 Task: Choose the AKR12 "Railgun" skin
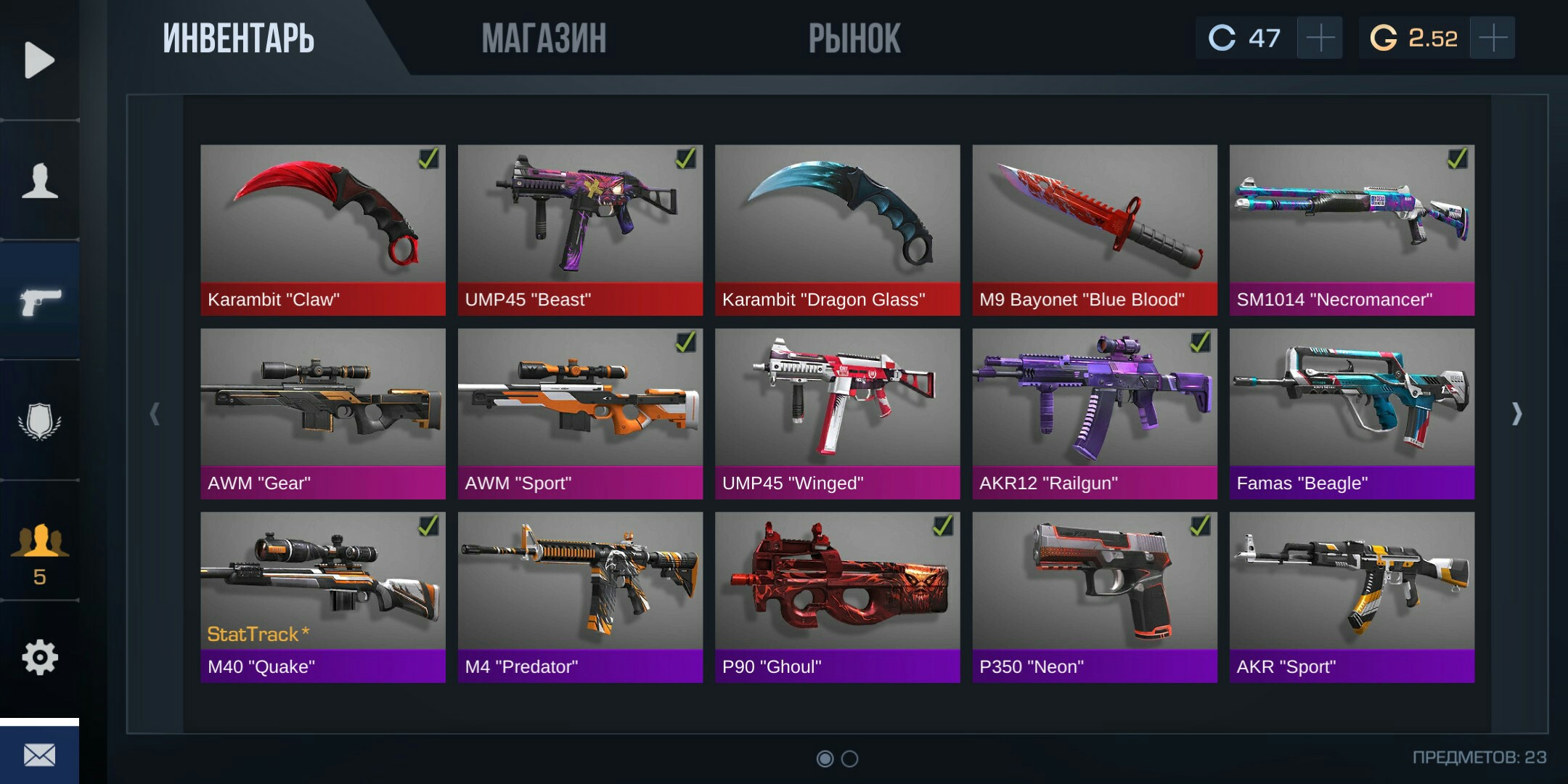[x=1095, y=413]
